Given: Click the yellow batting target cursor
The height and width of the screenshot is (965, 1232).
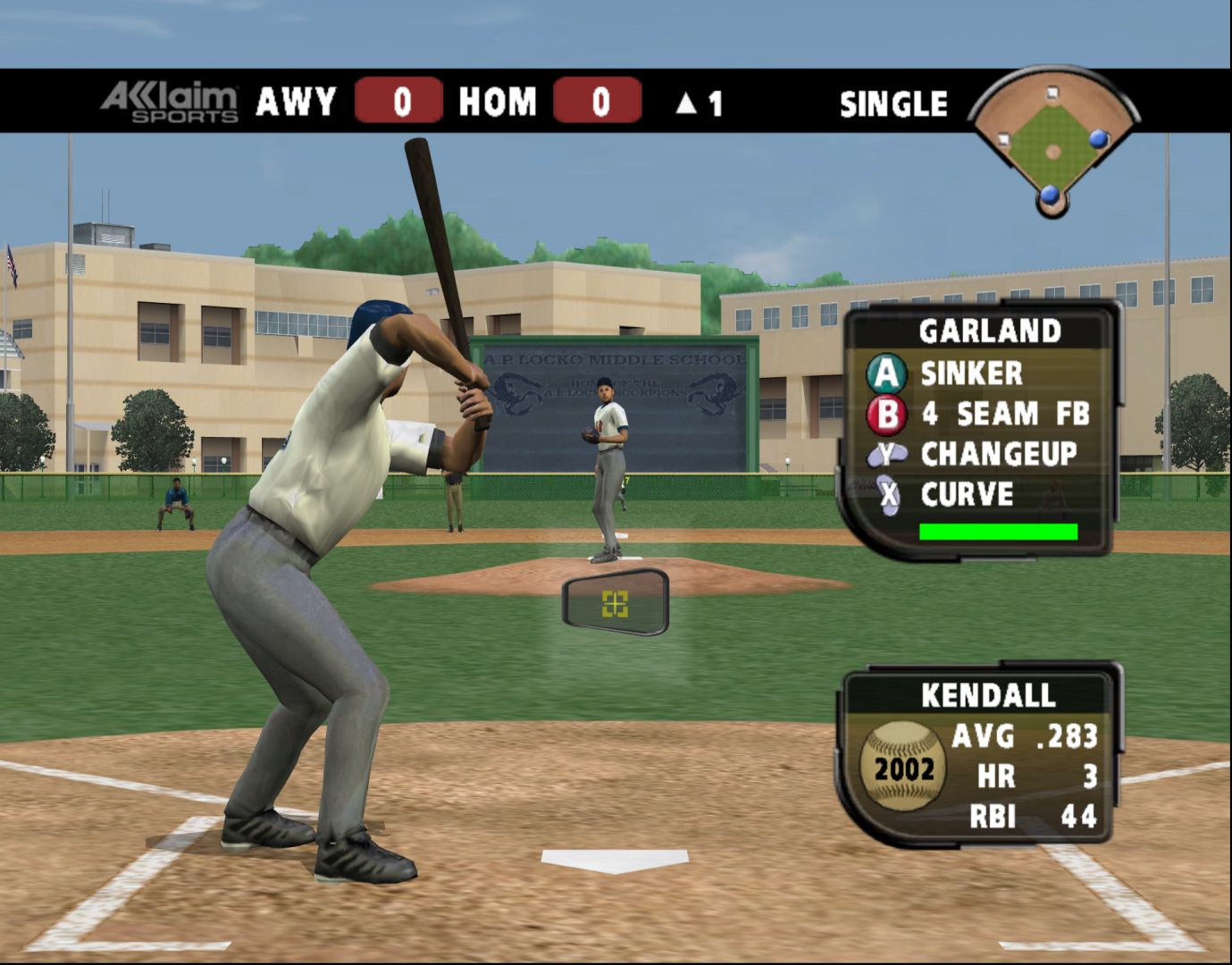Looking at the screenshot, I should [x=615, y=604].
